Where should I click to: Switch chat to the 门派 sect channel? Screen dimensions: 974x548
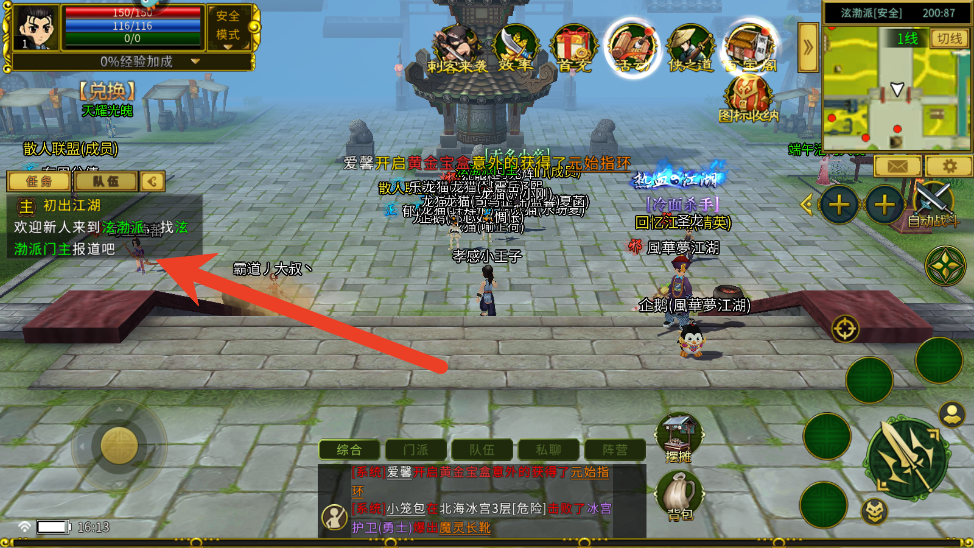pyautogui.click(x=412, y=450)
